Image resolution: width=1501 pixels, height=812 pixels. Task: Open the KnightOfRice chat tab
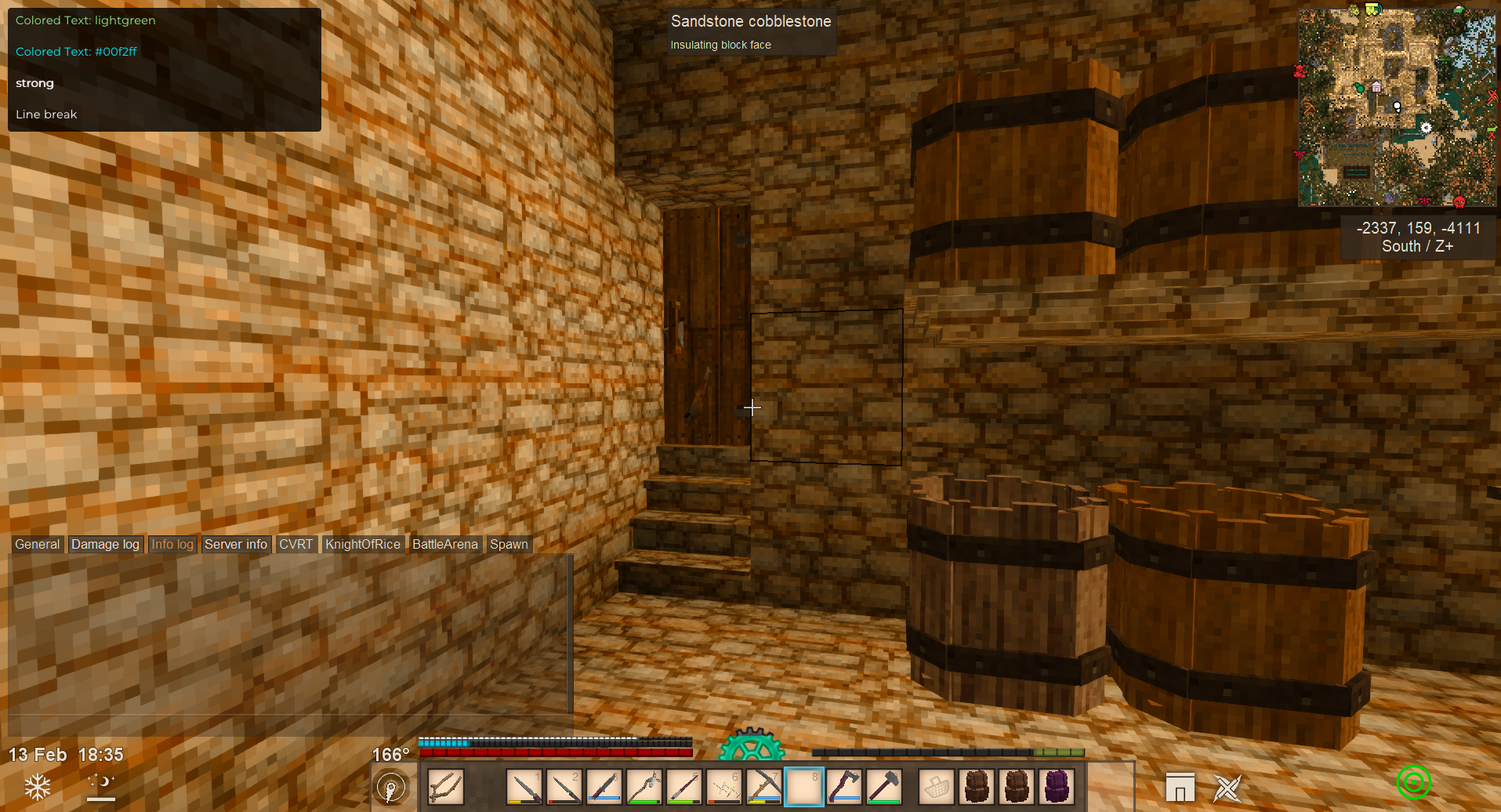click(362, 544)
